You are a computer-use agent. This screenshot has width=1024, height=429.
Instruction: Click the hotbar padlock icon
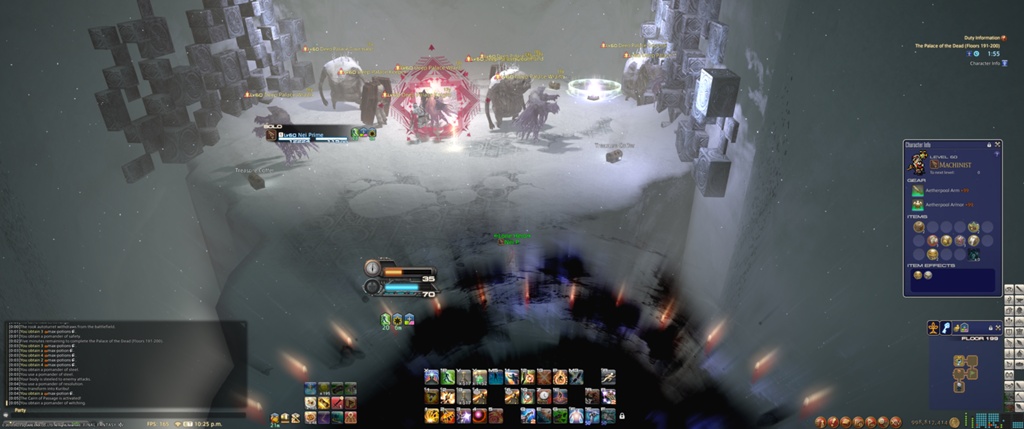(622, 415)
